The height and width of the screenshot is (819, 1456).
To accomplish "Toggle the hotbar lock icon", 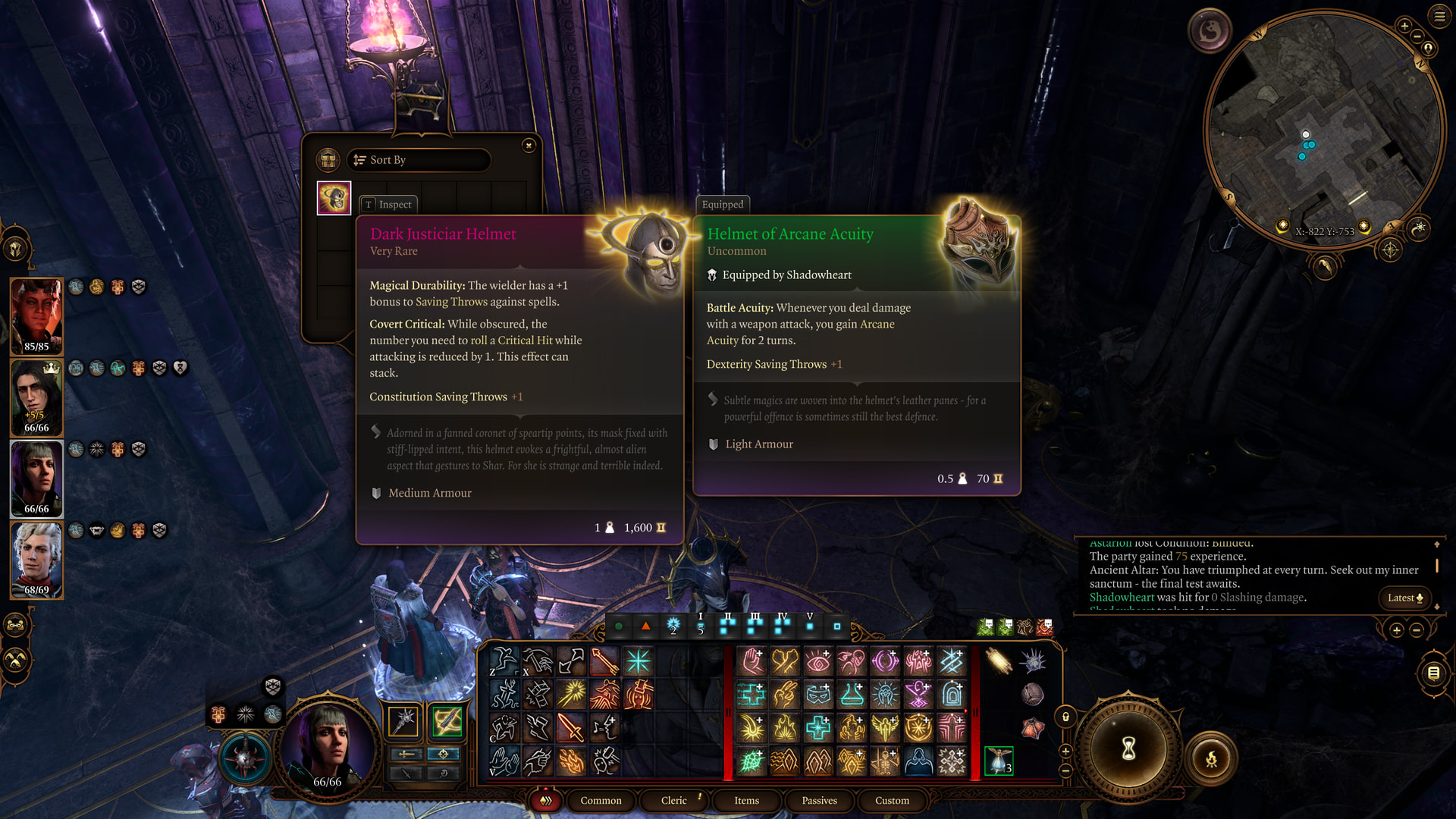I will [1065, 717].
